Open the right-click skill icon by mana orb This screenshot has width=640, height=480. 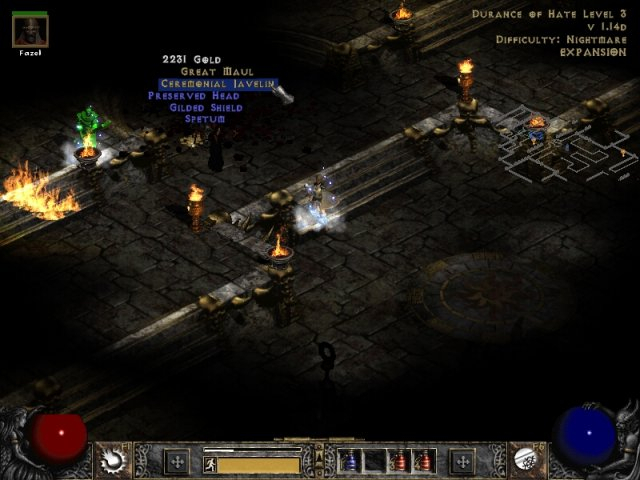point(527,461)
